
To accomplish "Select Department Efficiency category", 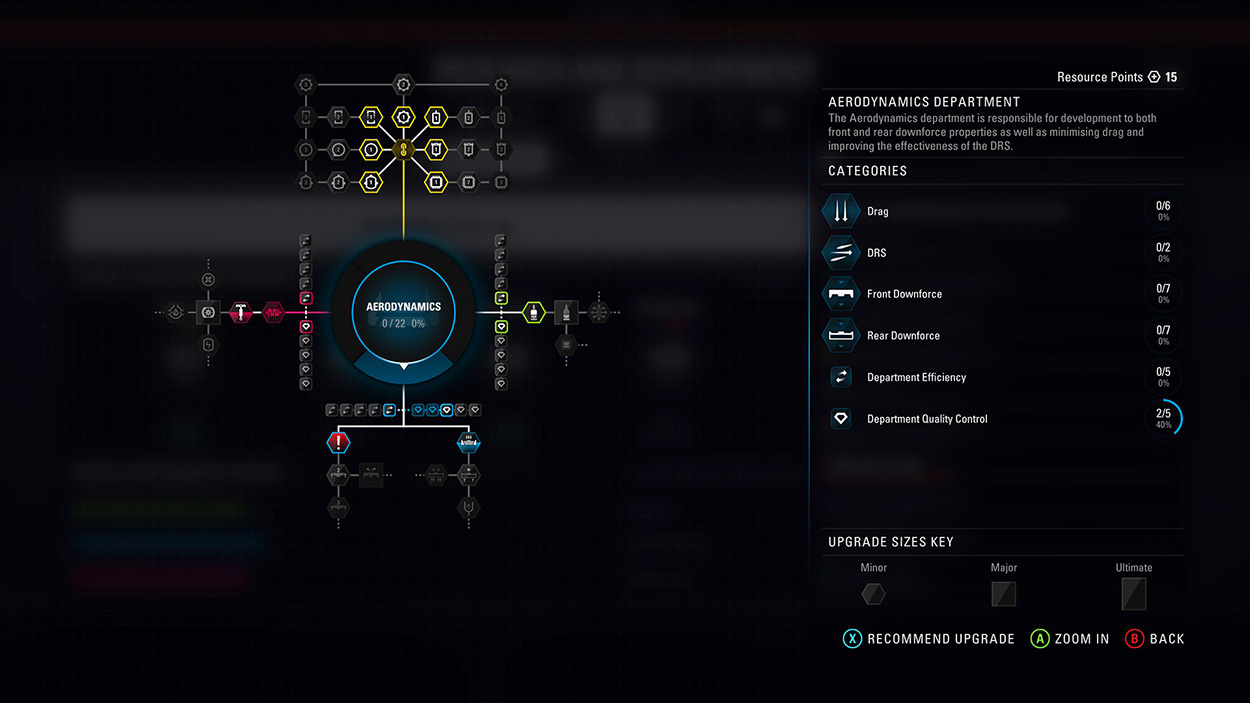I will point(916,377).
